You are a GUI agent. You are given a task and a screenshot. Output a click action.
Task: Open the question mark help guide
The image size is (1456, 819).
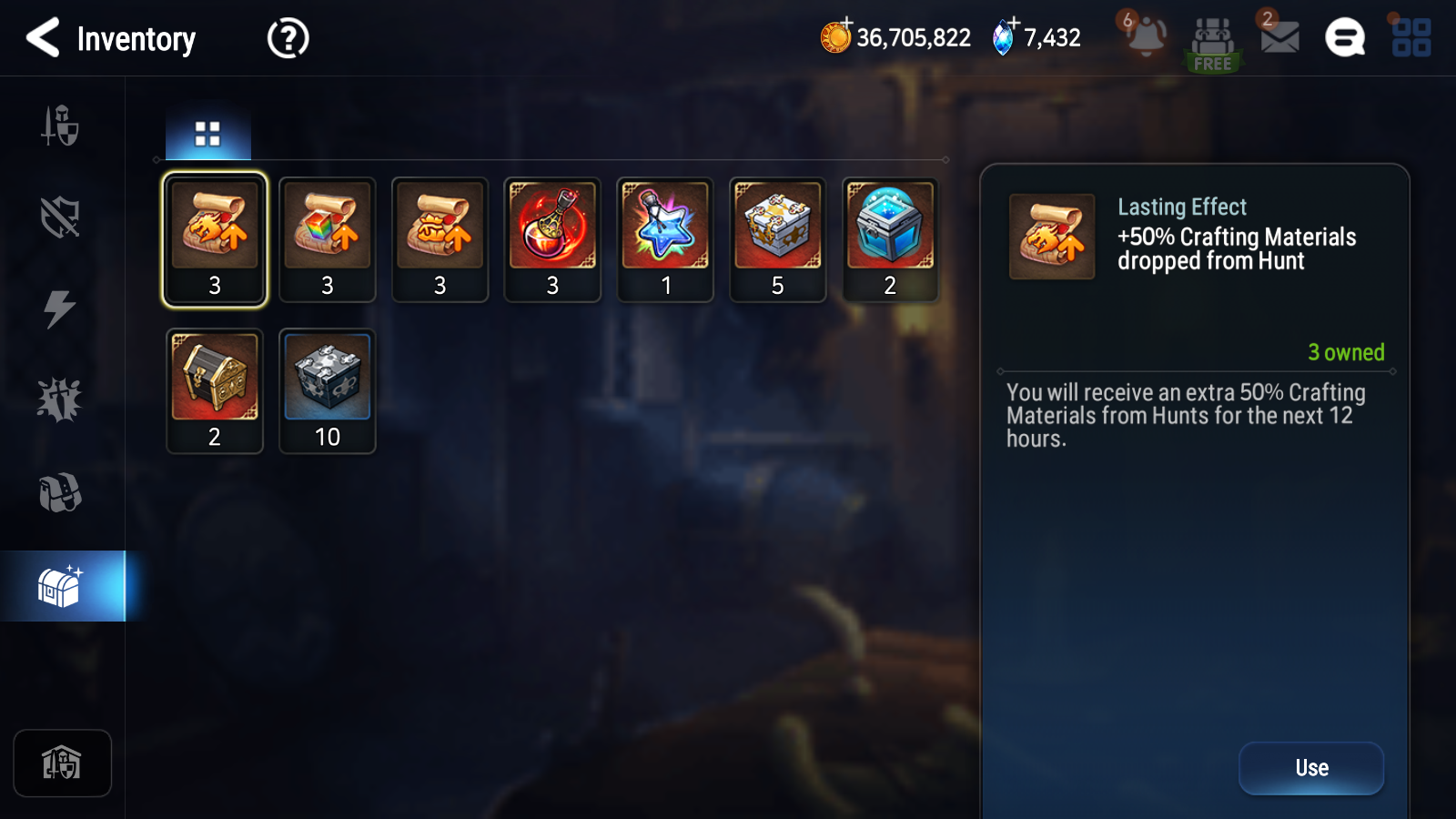pos(288,38)
